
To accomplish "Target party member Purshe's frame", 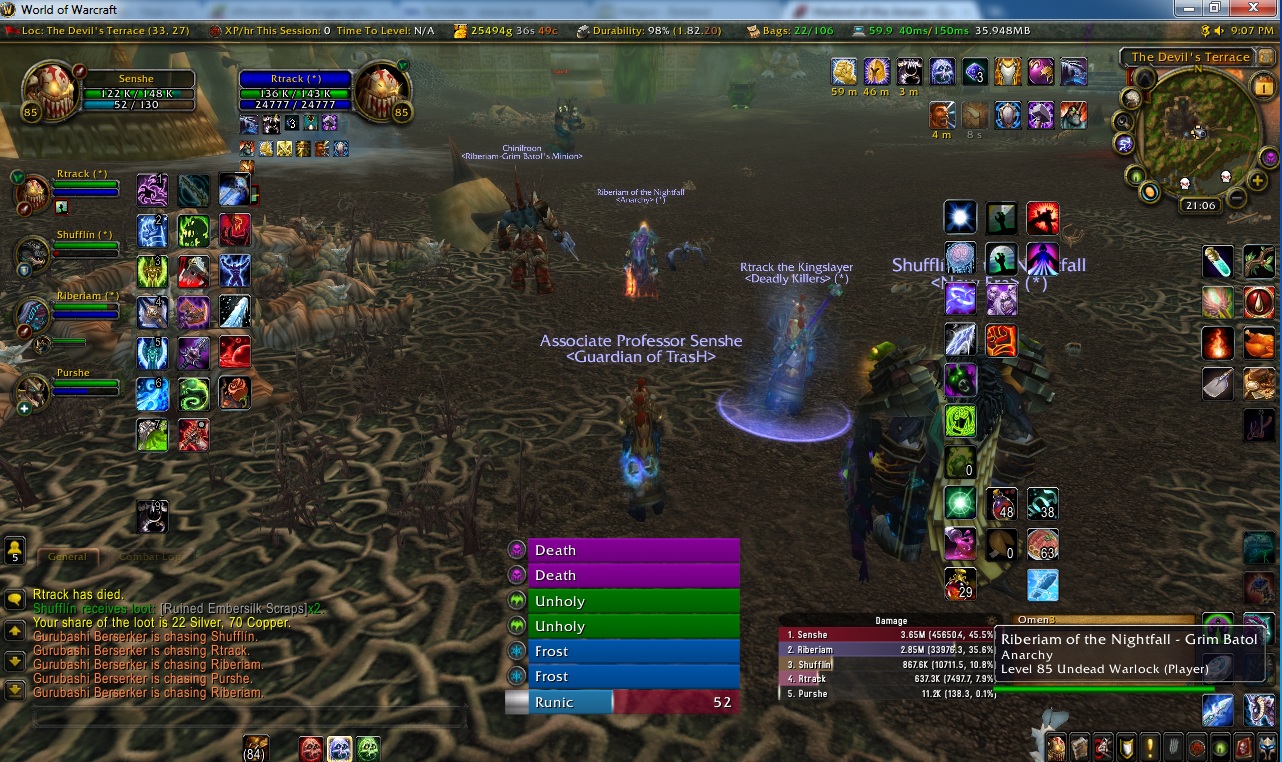I will [86, 382].
